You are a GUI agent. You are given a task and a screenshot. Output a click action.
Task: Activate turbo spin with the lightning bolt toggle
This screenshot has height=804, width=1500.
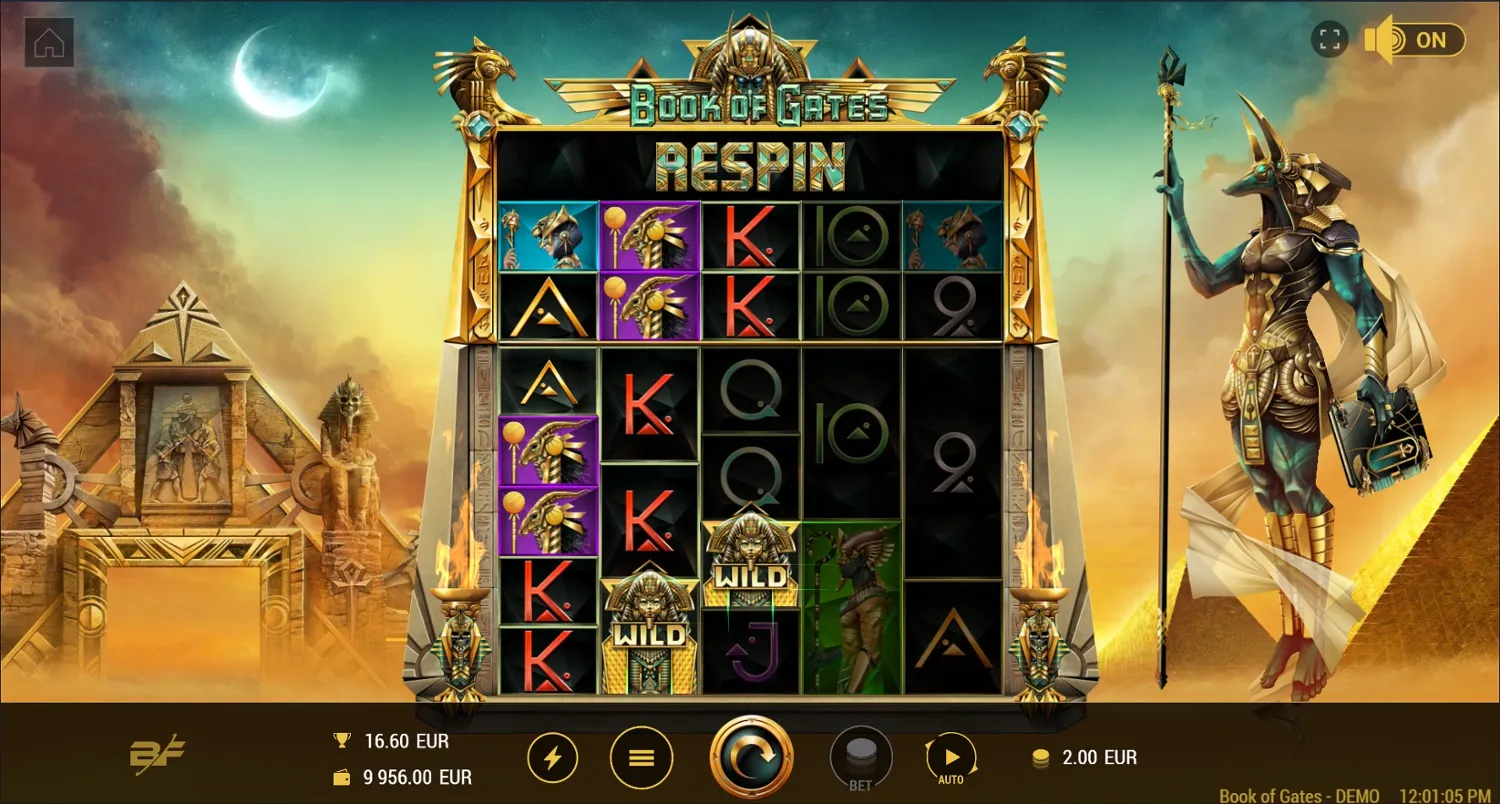click(553, 757)
